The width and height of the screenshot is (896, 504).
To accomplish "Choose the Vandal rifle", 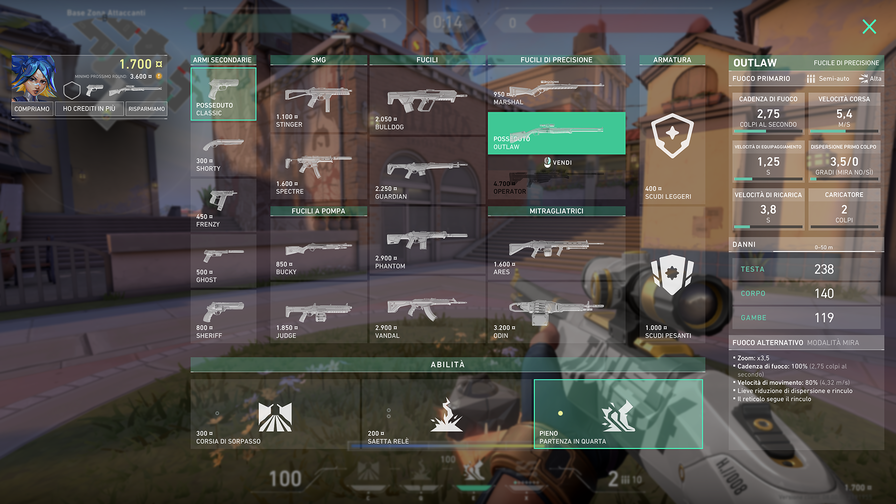I will tap(427, 315).
